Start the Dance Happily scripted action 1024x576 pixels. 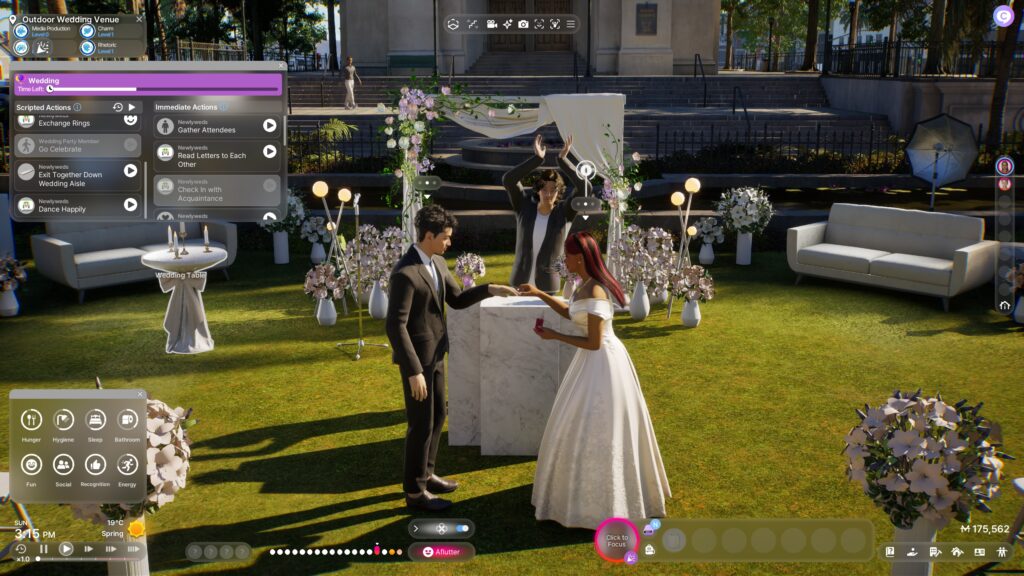[x=130, y=205]
